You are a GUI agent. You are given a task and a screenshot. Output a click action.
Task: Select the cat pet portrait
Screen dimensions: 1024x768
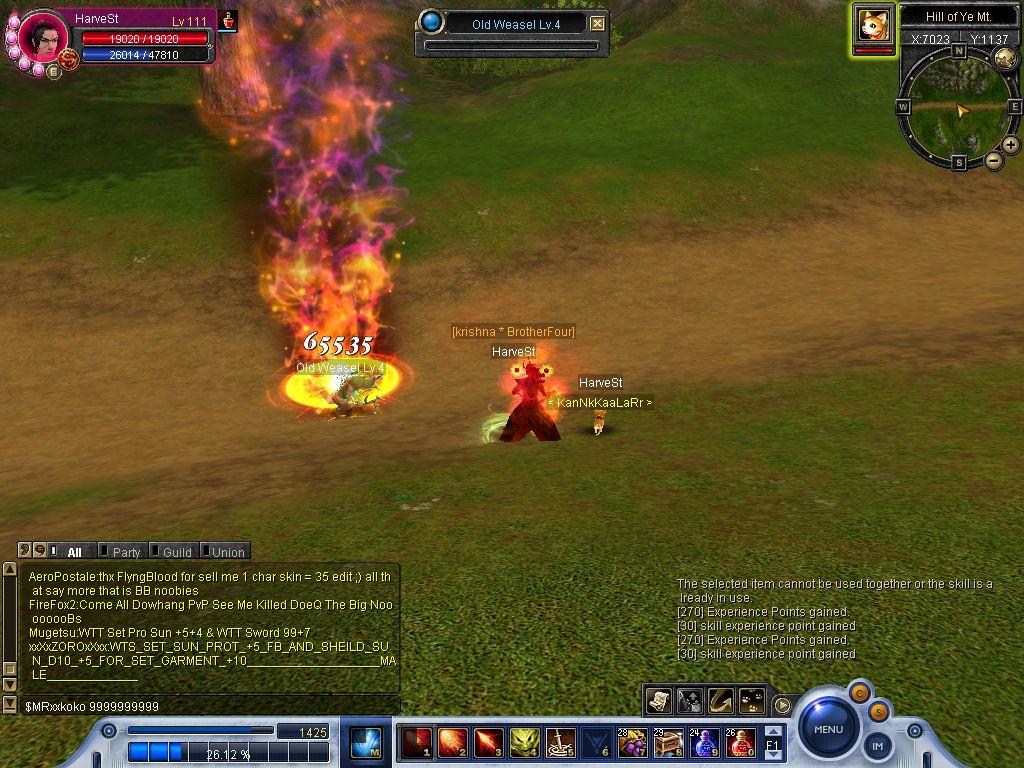[874, 25]
